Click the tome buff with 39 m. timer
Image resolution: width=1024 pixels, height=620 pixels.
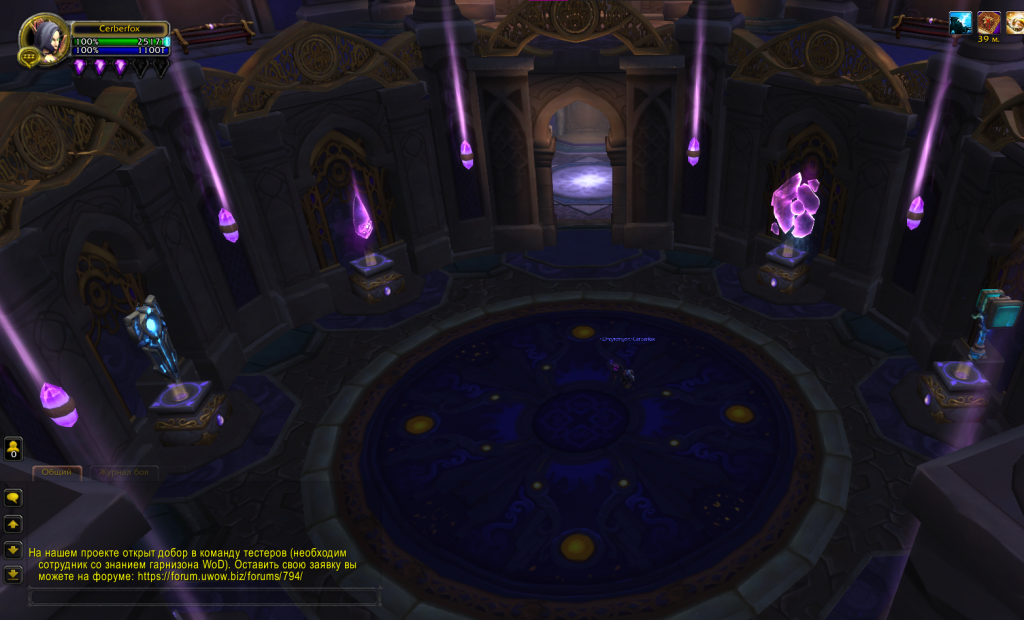[x=988, y=23]
